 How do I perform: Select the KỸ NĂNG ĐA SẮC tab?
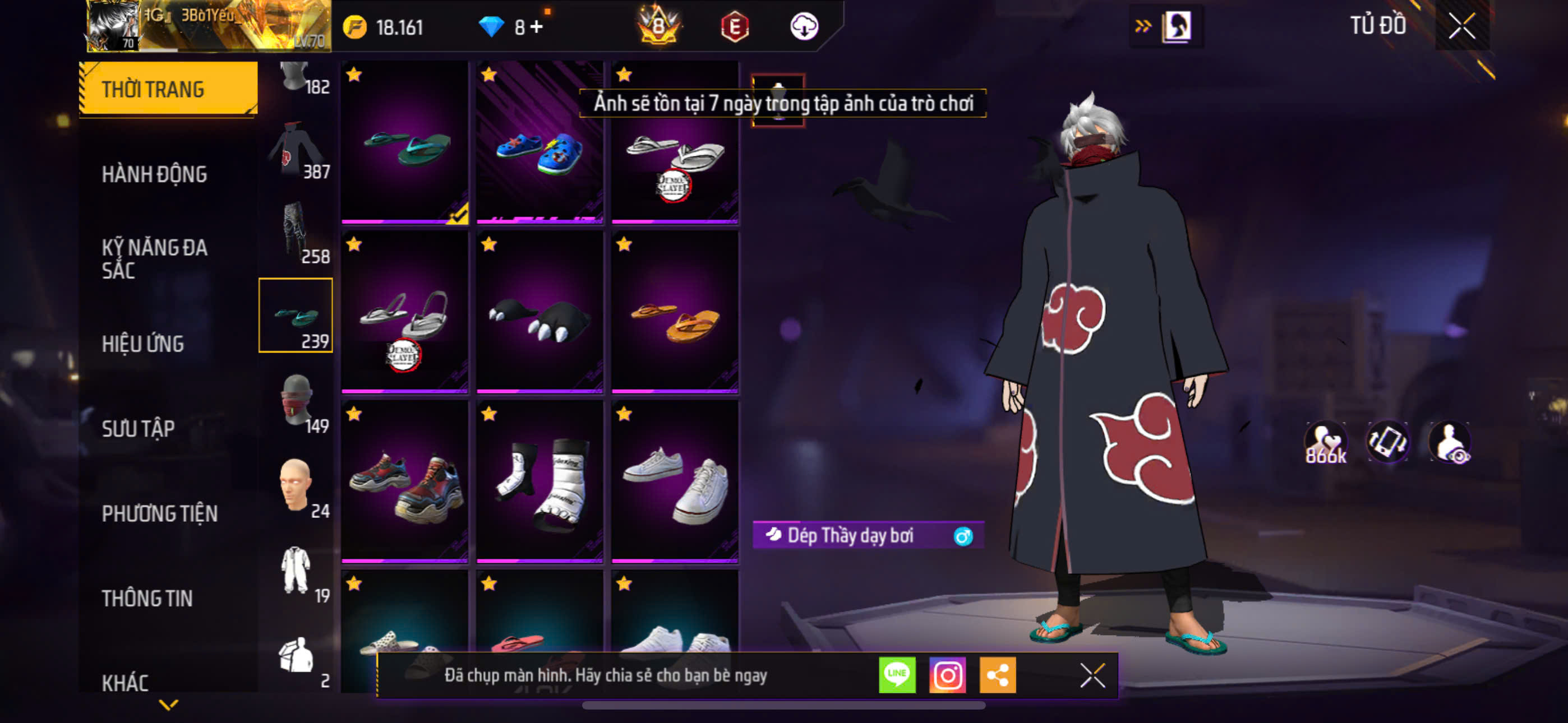[154, 258]
